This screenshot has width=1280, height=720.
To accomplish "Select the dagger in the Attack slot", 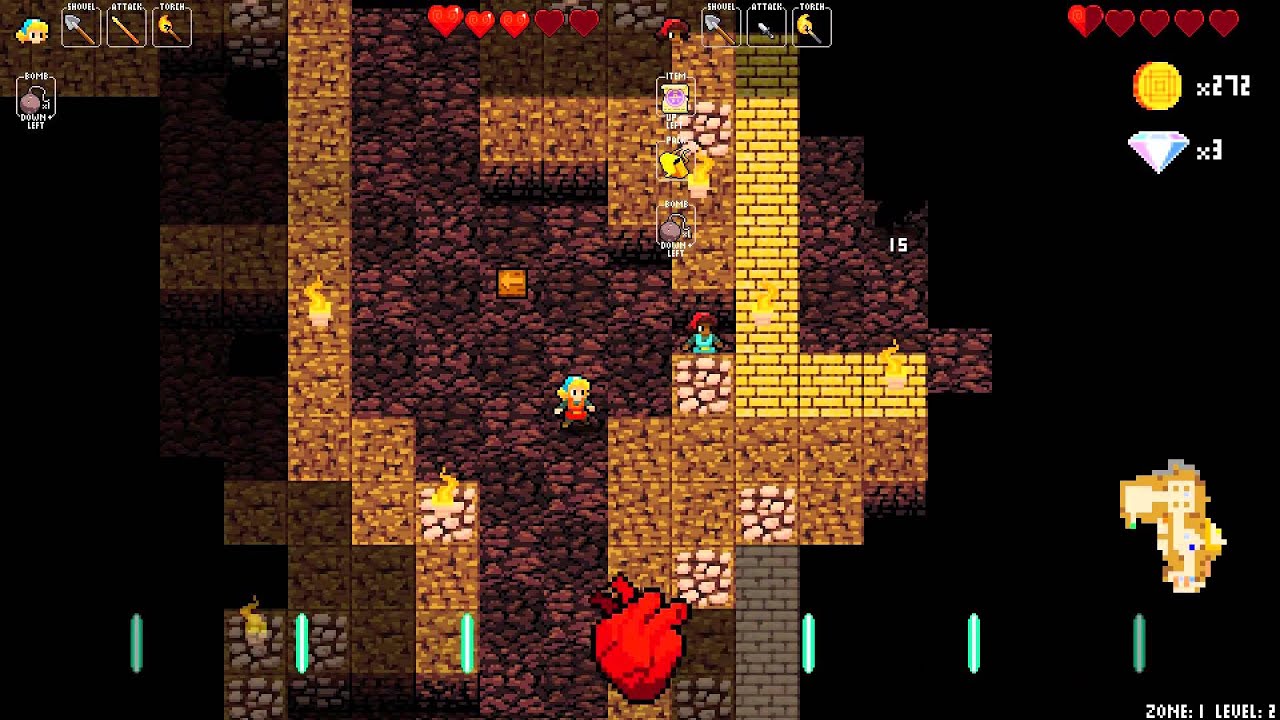I will [x=767, y=27].
